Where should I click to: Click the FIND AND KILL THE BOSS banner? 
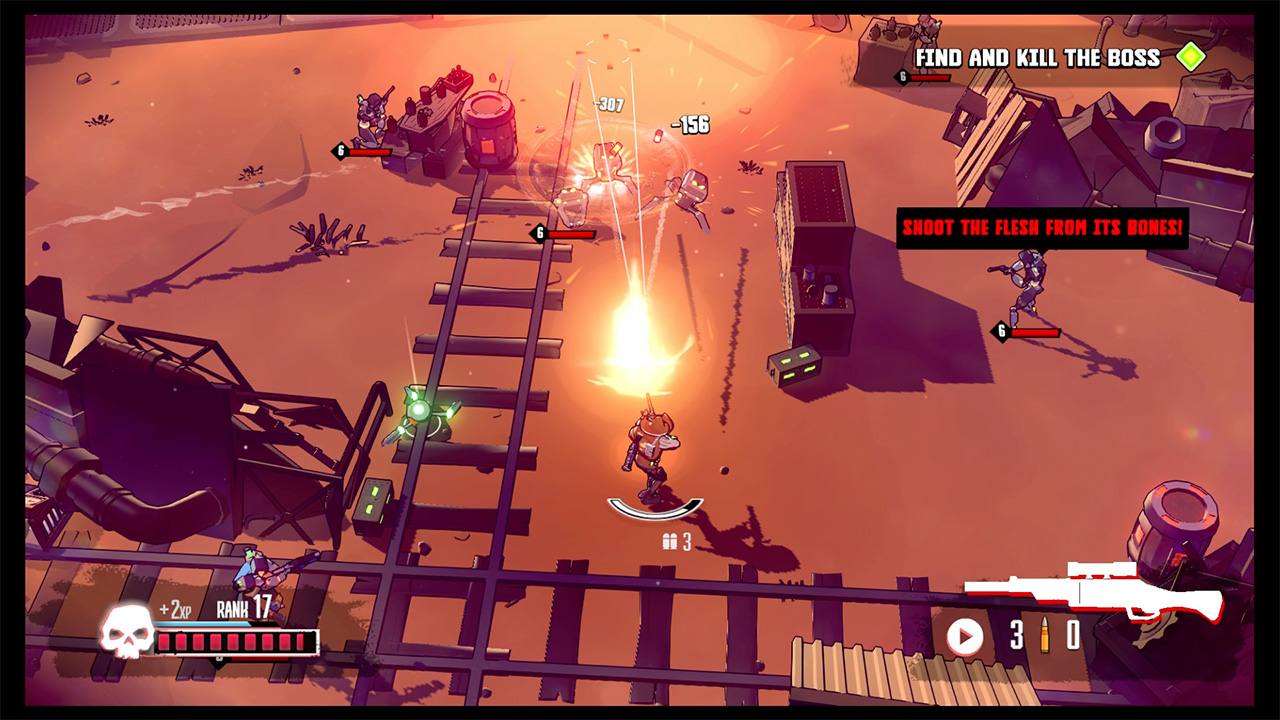point(1040,58)
